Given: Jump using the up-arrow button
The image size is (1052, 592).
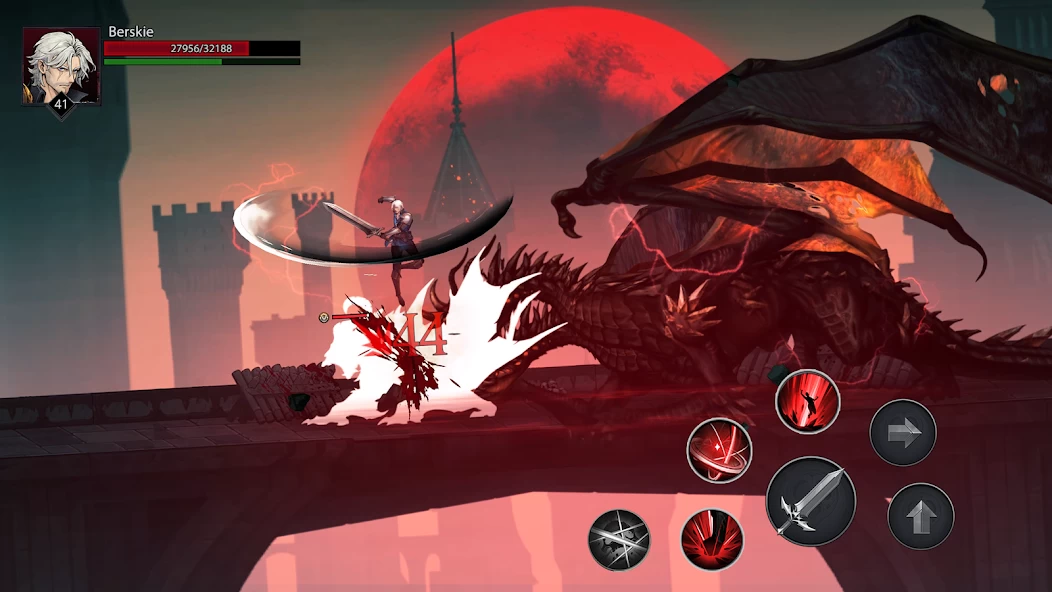Looking at the screenshot, I should click(x=921, y=516).
